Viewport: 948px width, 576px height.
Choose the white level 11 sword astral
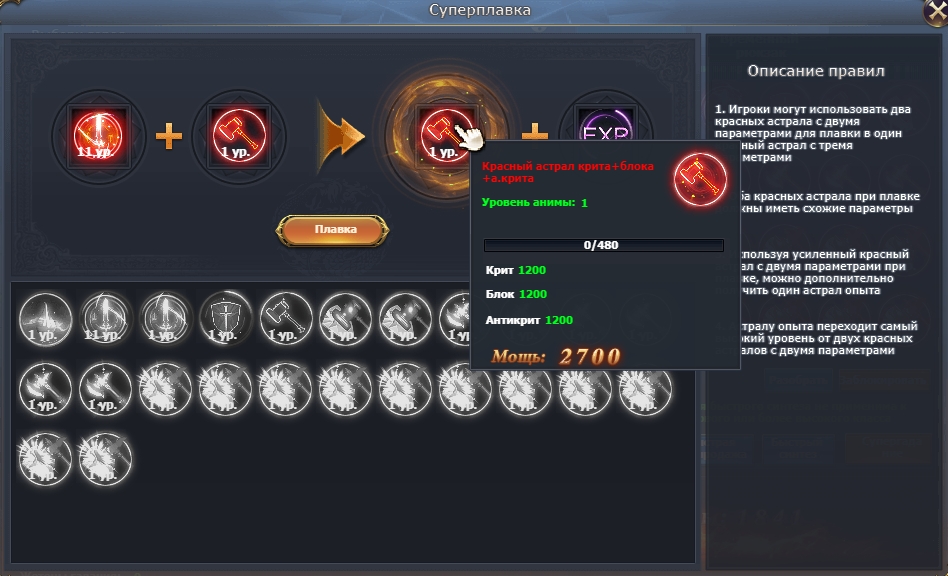[105, 318]
